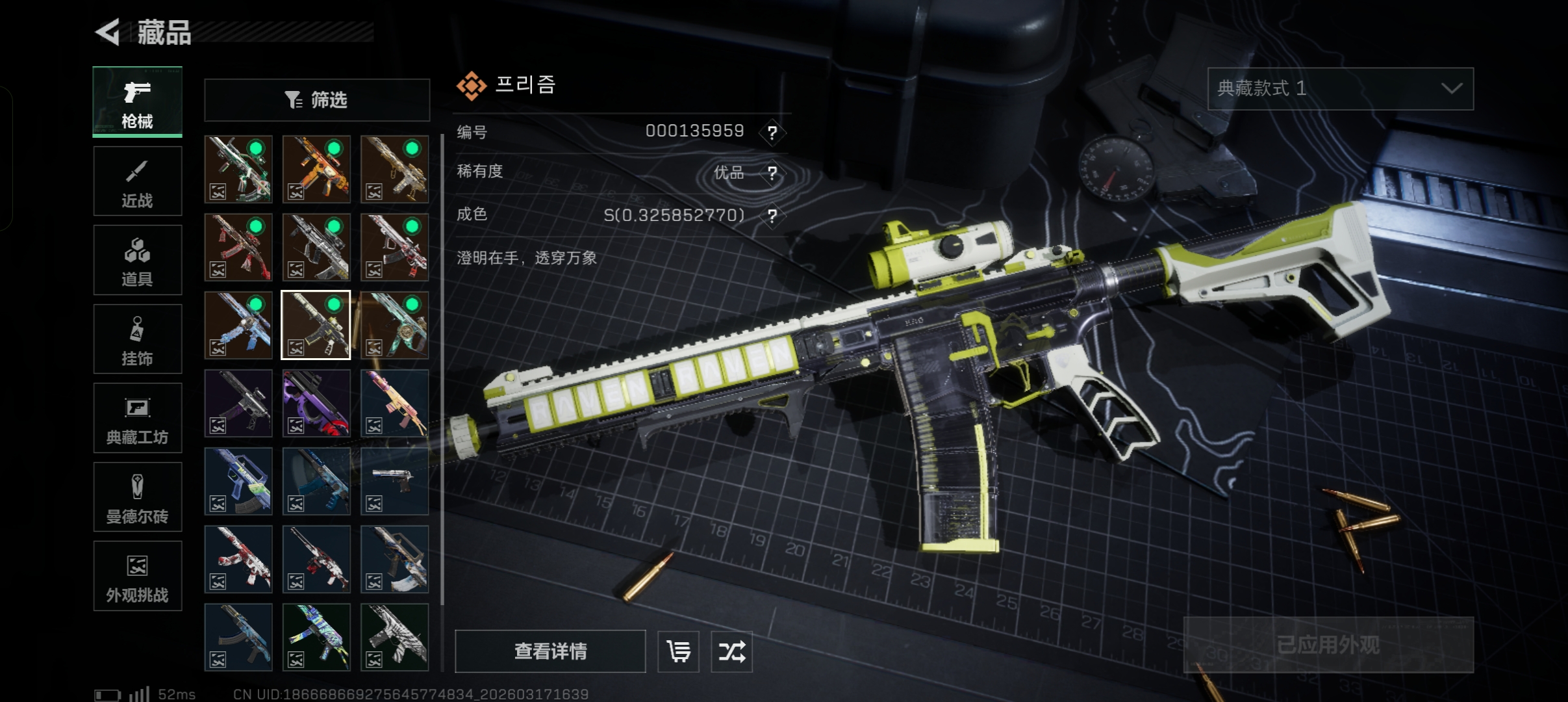The width and height of the screenshot is (1568, 702).
Task: Open the 外观挑战 appearance challenge tab
Action: coord(137,577)
